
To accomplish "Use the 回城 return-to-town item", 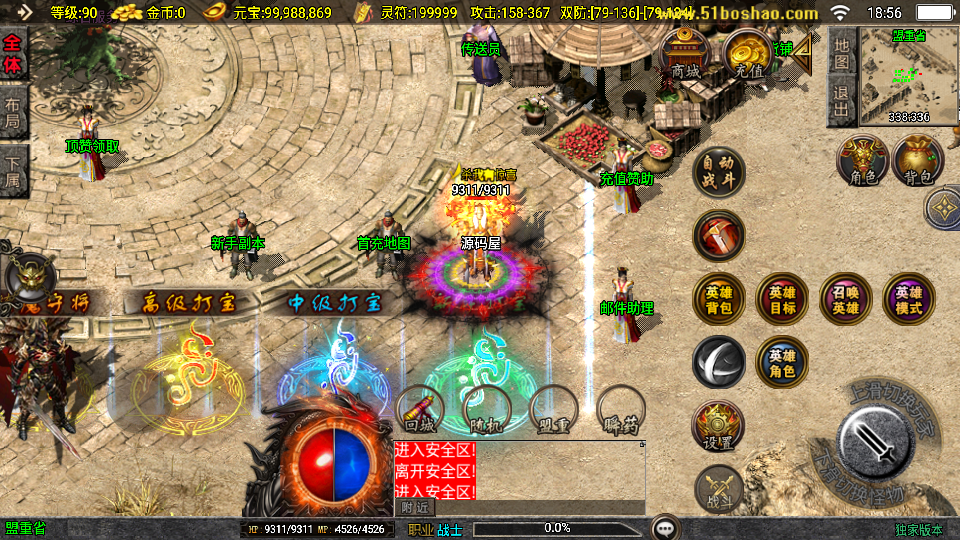I will click(x=421, y=412).
